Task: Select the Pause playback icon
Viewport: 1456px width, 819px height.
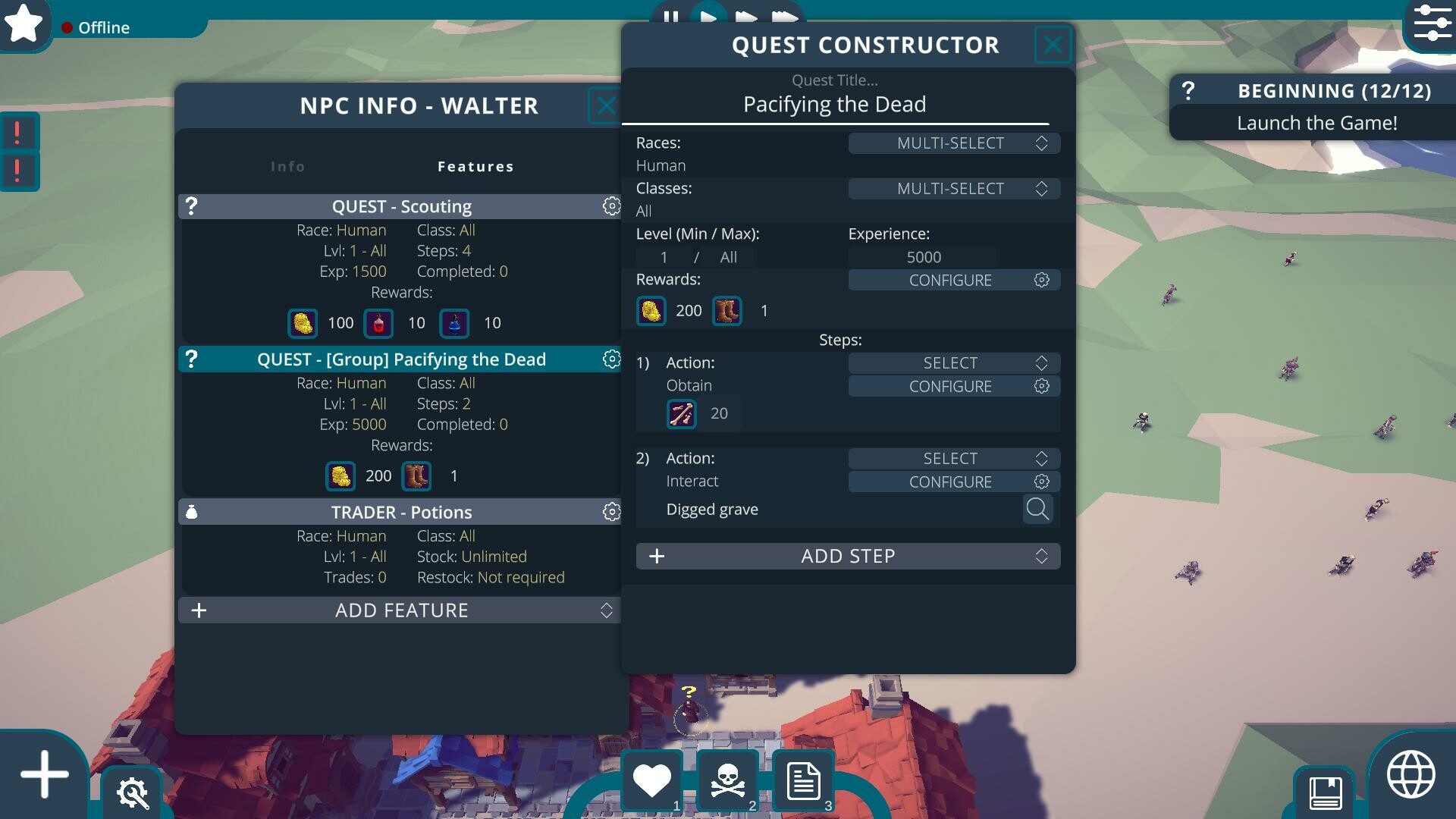Action: (670, 15)
